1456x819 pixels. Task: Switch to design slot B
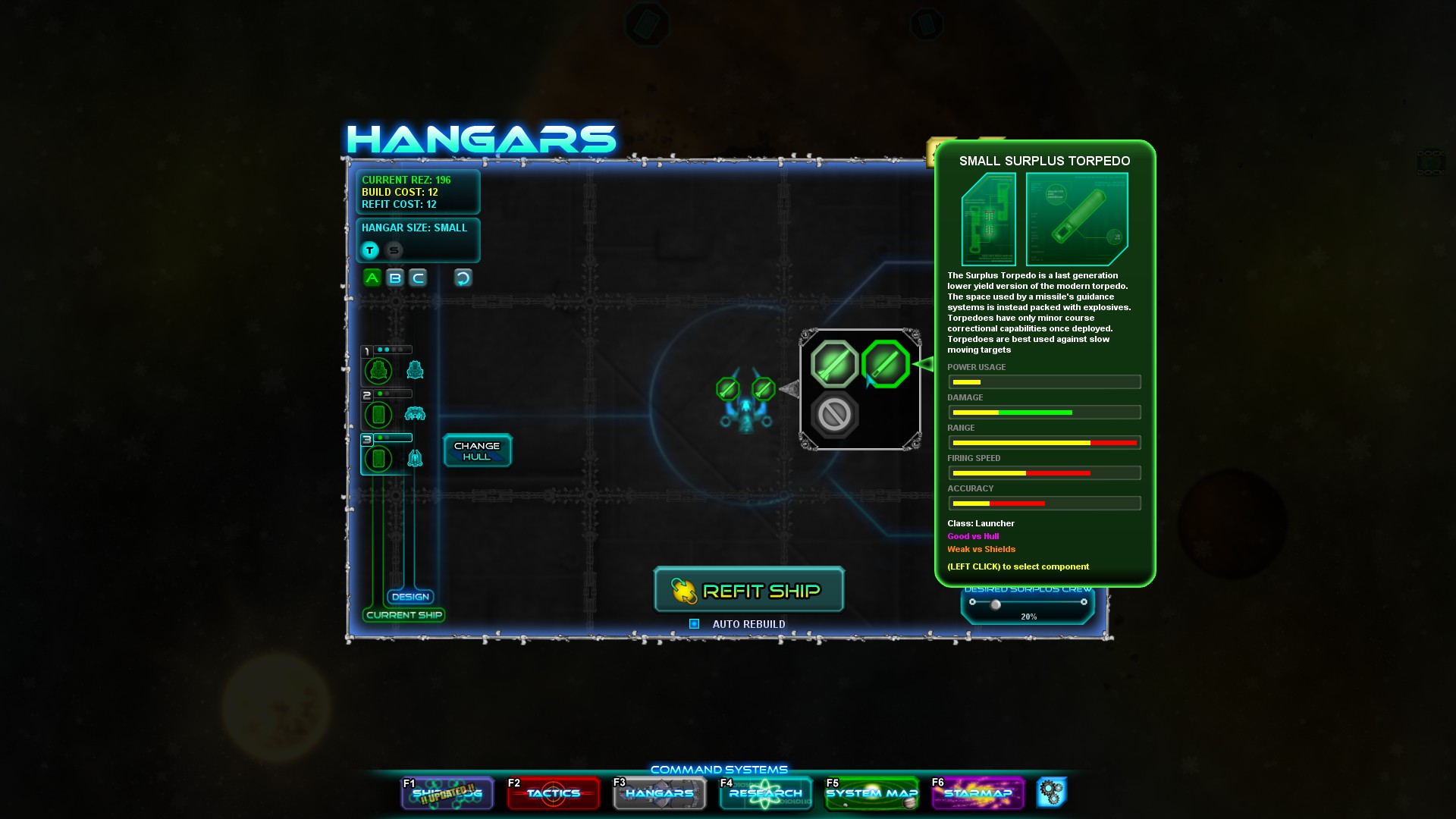pyautogui.click(x=394, y=278)
